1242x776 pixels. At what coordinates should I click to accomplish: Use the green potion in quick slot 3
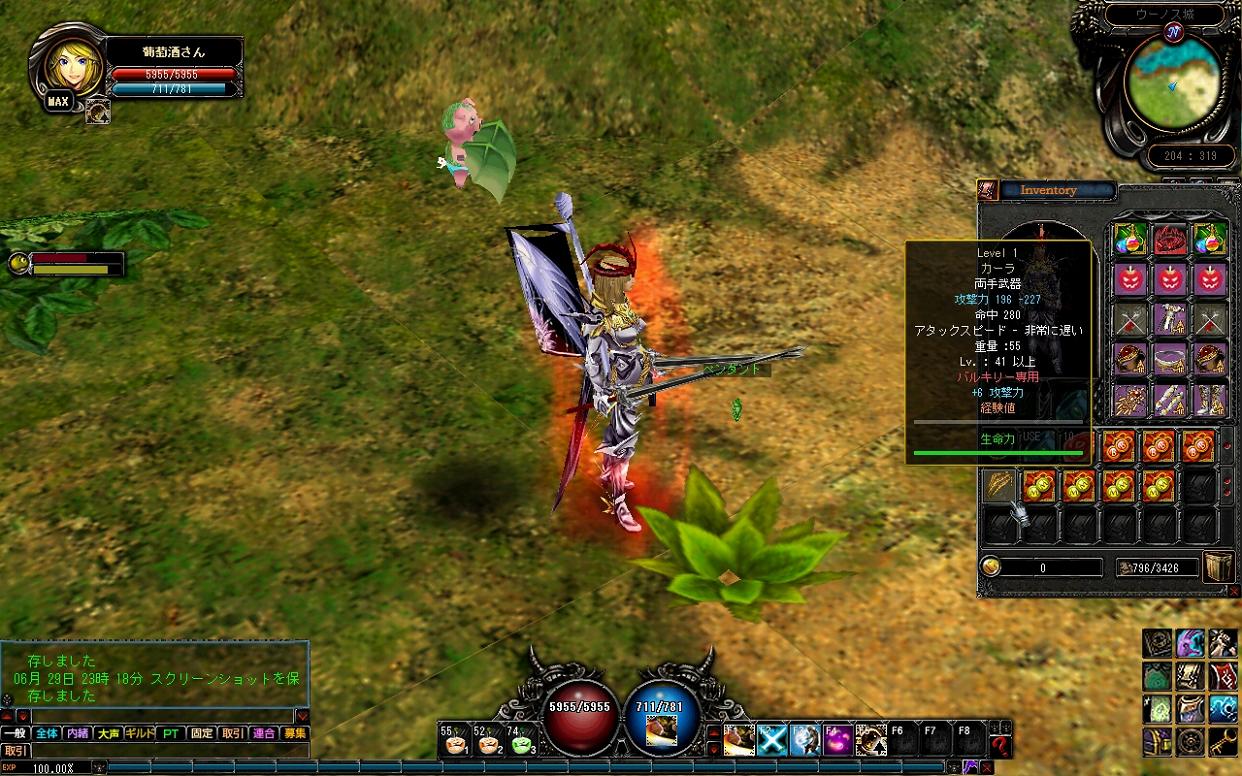tap(523, 740)
